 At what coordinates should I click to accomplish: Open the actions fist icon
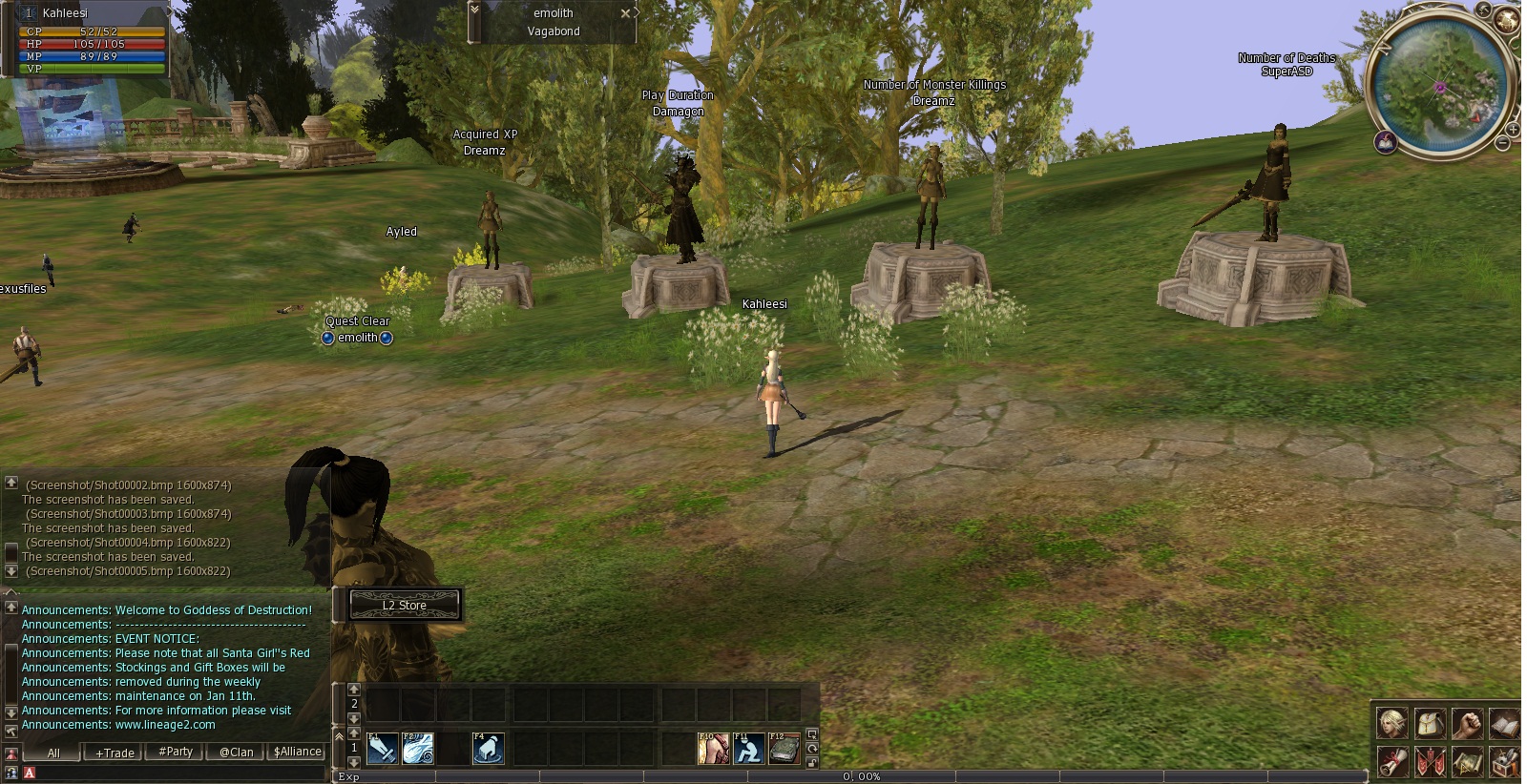click(x=1467, y=724)
